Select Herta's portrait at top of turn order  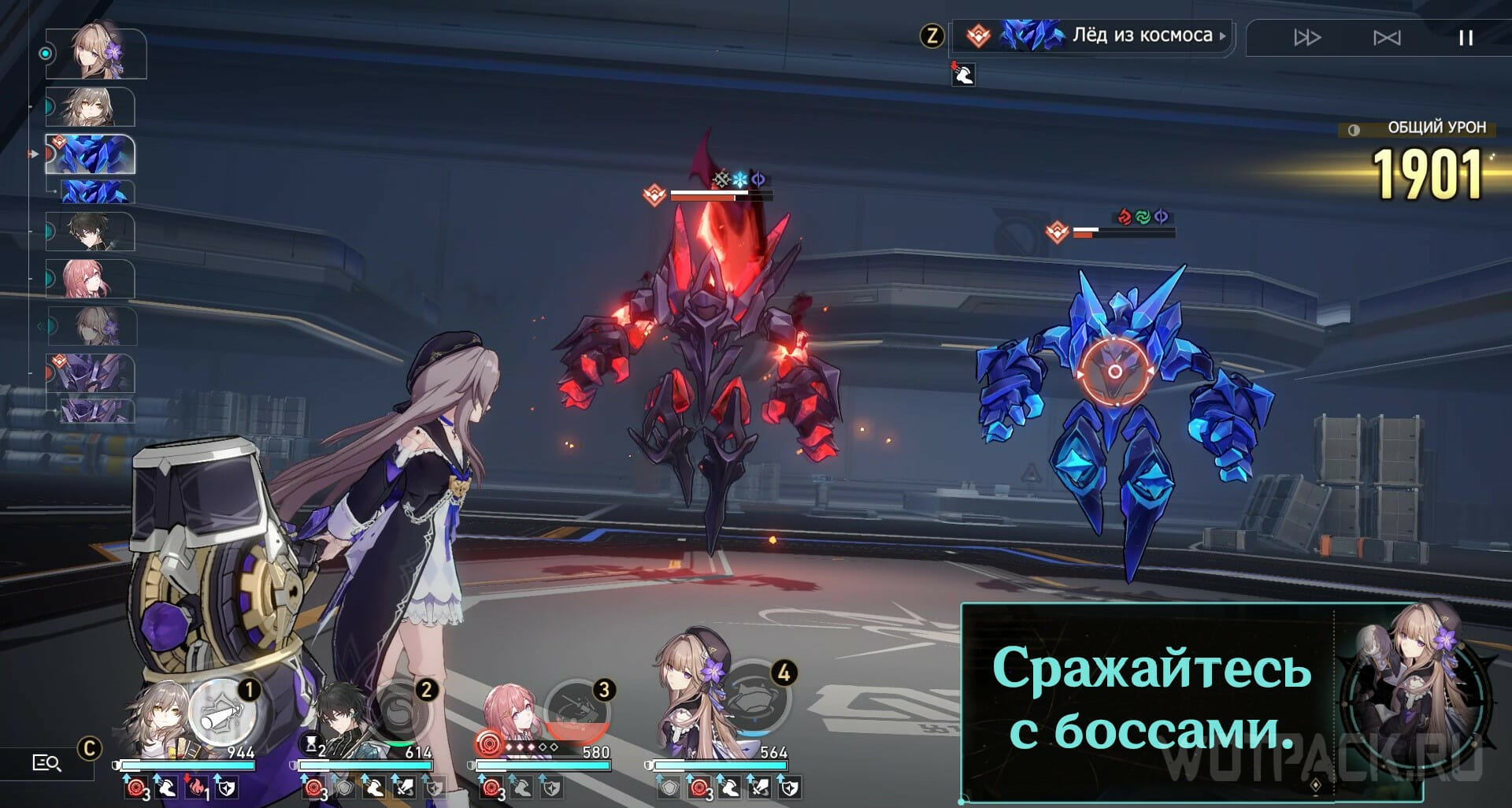(x=96, y=54)
